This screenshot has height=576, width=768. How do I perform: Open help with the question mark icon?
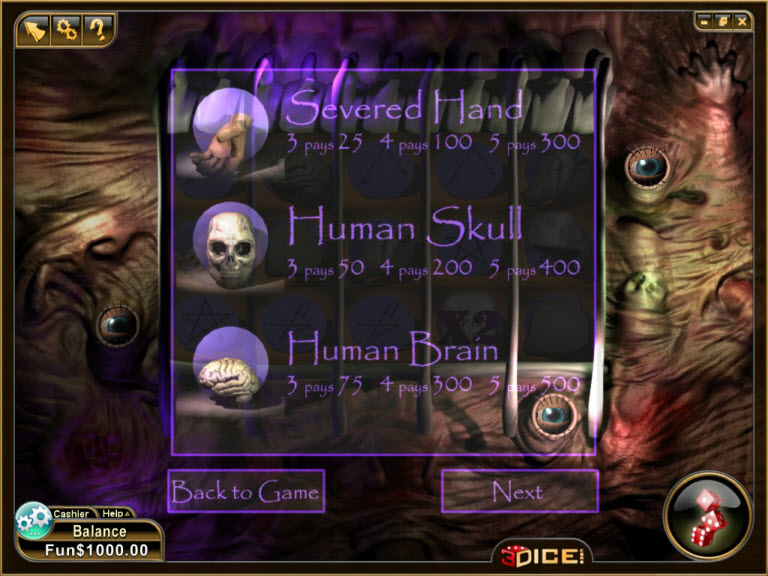pyautogui.click(x=97, y=29)
